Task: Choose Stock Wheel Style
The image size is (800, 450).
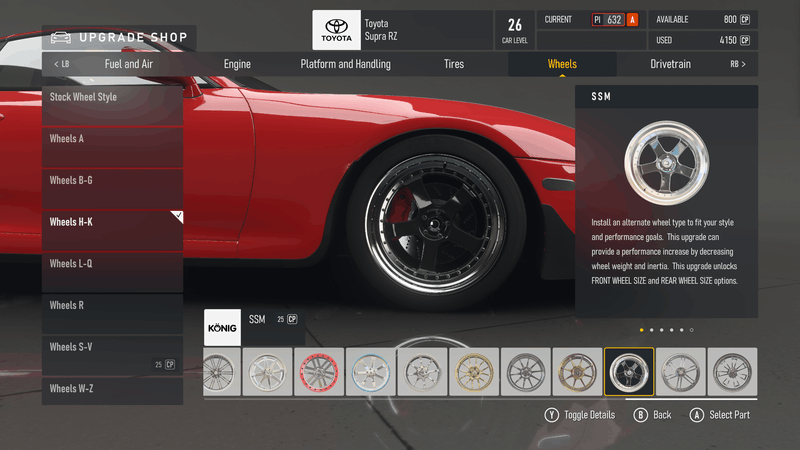Action: pos(112,98)
